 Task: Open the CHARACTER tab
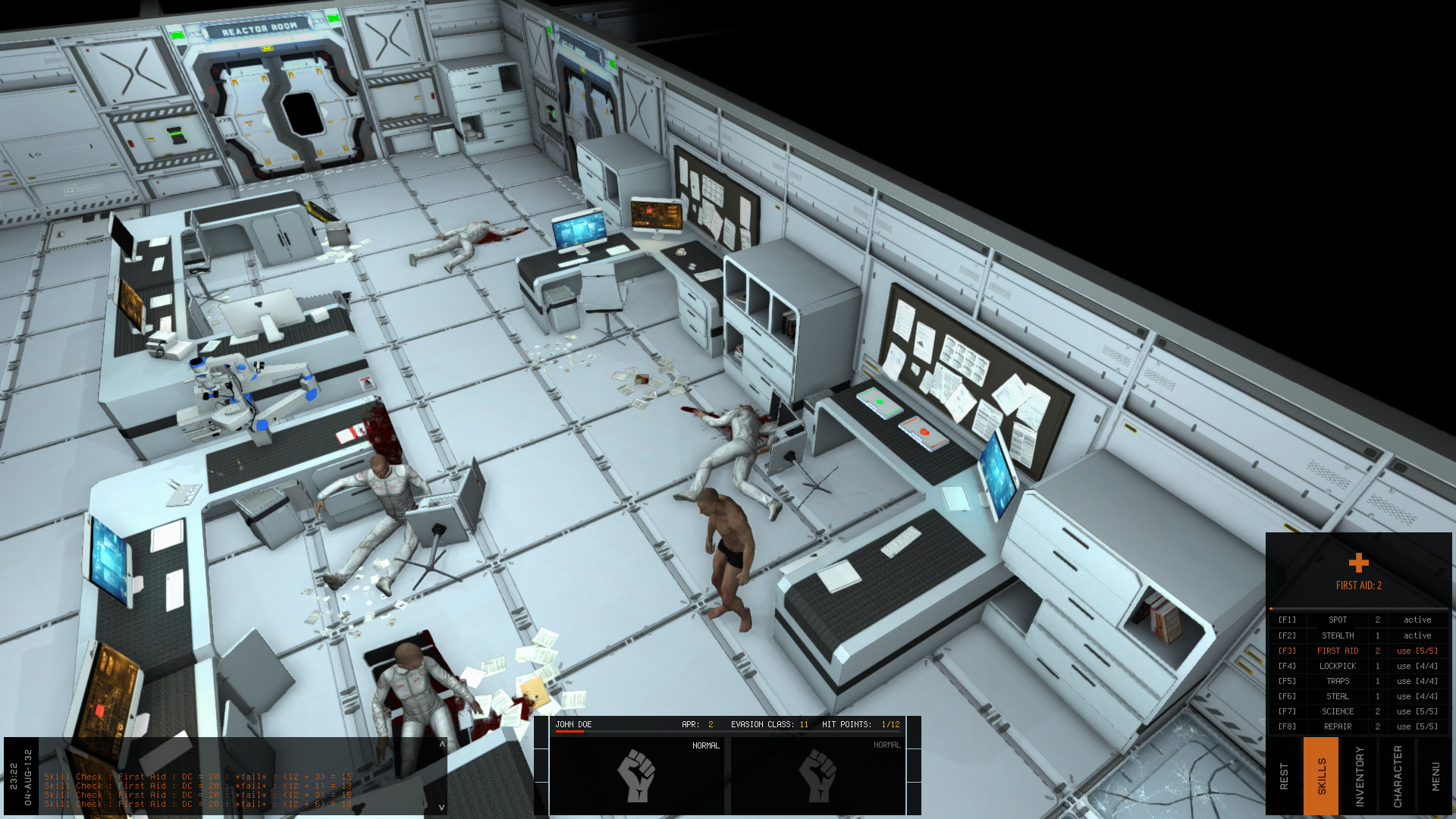click(1398, 777)
